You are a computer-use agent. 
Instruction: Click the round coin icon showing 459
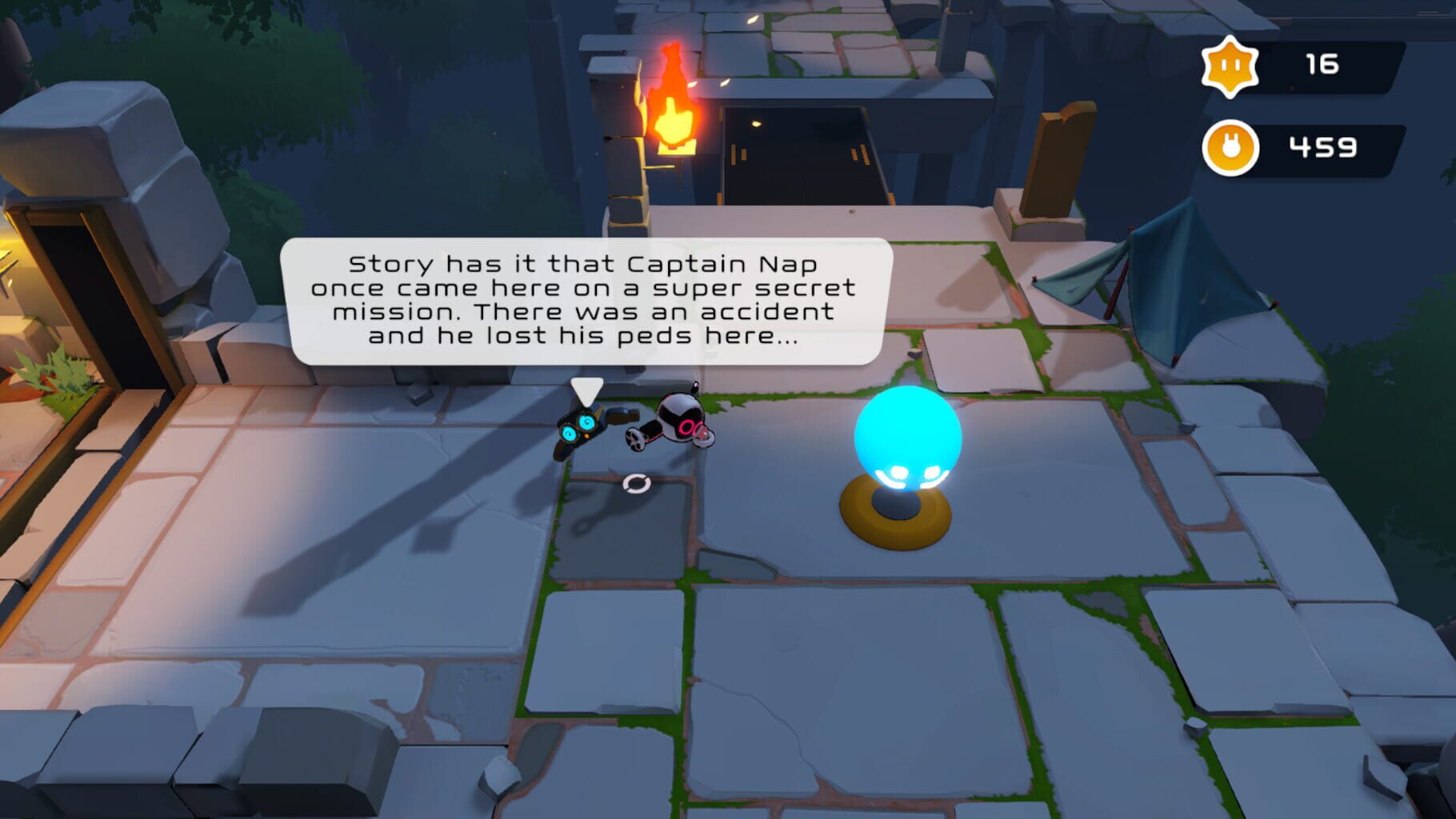[x=1230, y=148]
